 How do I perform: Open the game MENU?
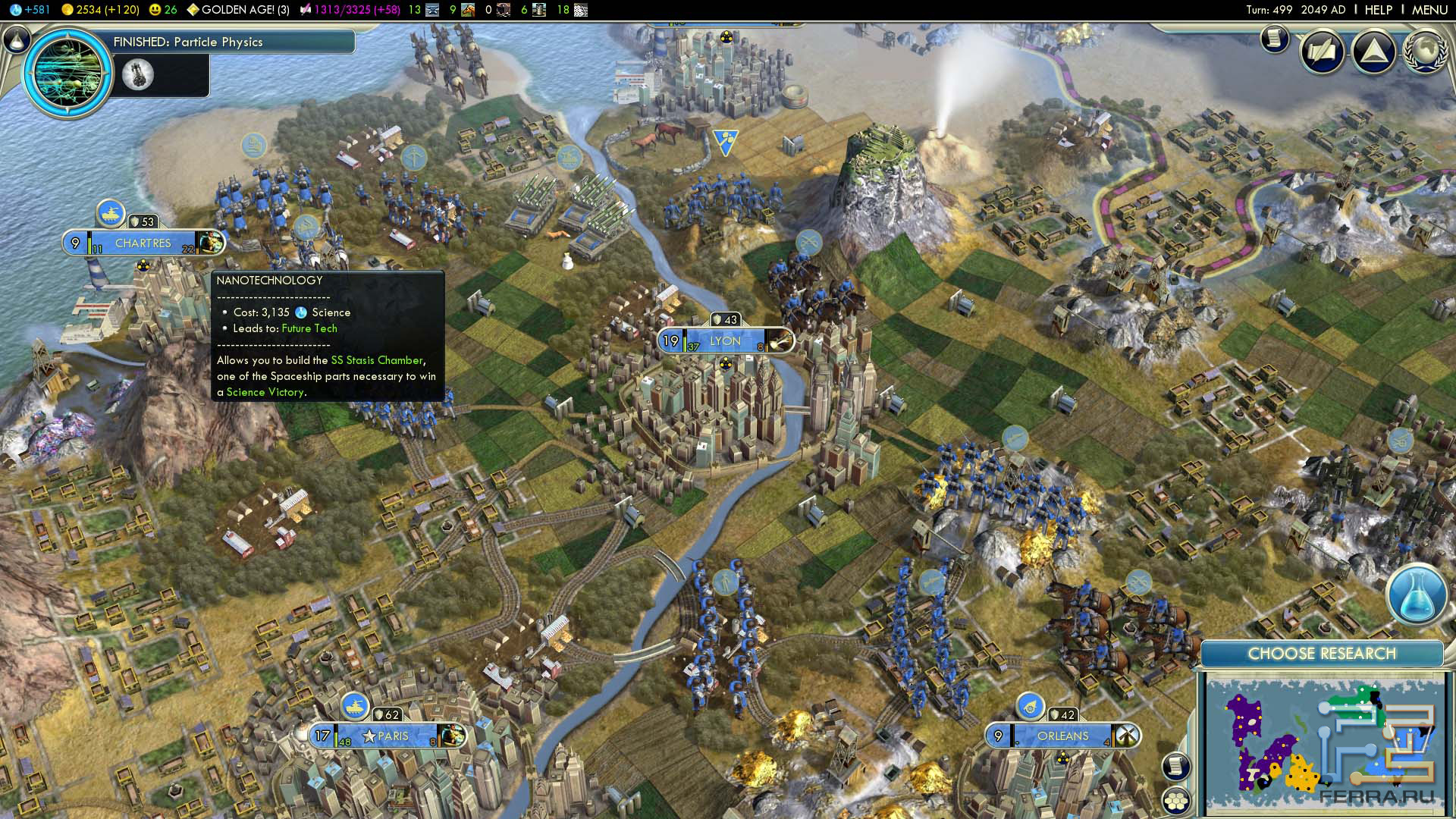(x=1429, y=10)
